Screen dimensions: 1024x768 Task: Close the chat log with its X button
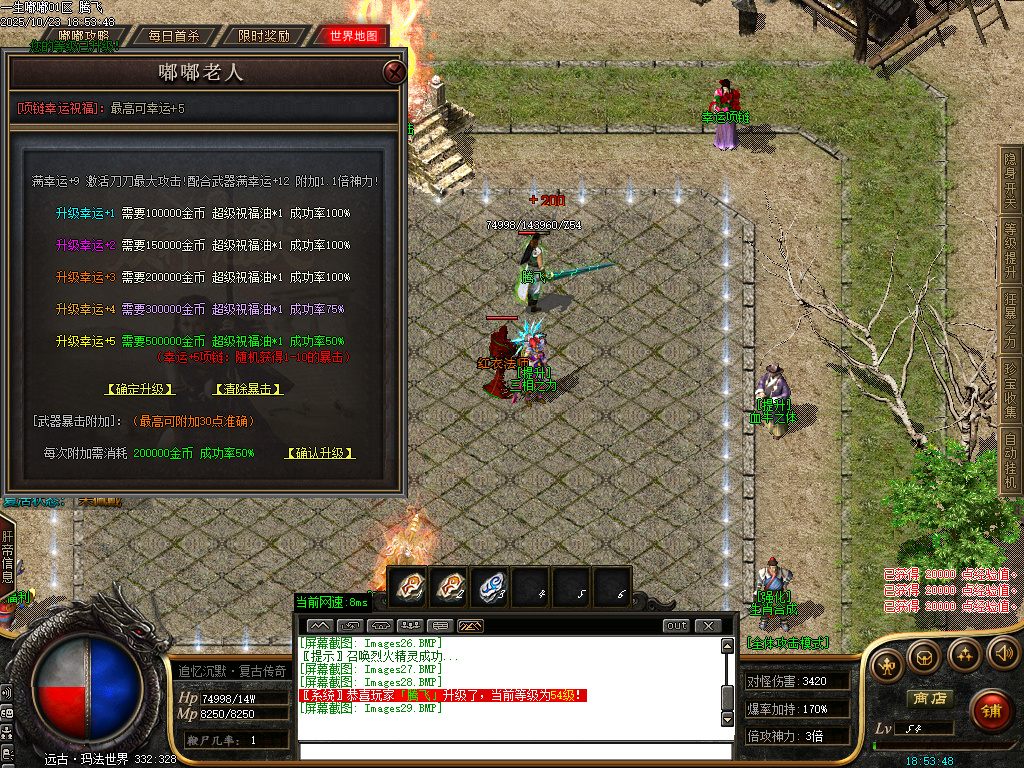point(708,626)
